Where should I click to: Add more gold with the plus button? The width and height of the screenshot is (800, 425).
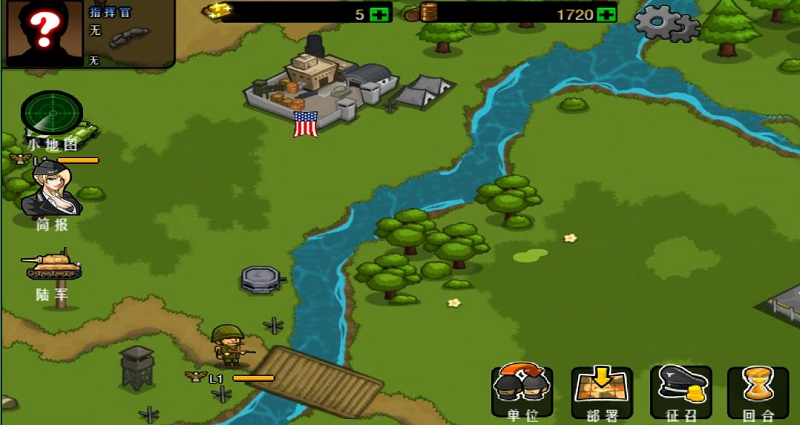tap(378, 14)
